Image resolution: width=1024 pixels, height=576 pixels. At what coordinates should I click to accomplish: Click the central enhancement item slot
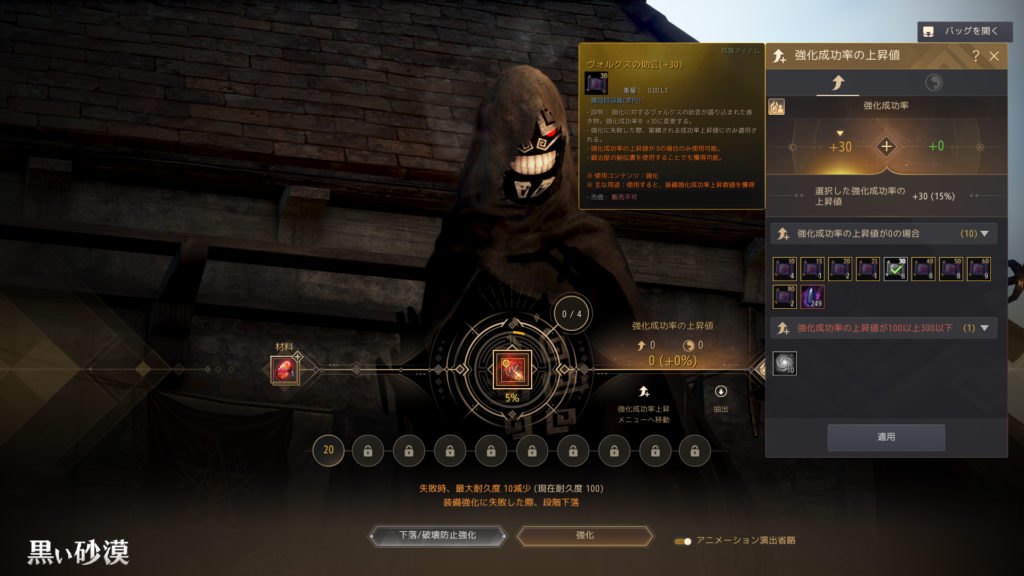click(x=511, y=369)
